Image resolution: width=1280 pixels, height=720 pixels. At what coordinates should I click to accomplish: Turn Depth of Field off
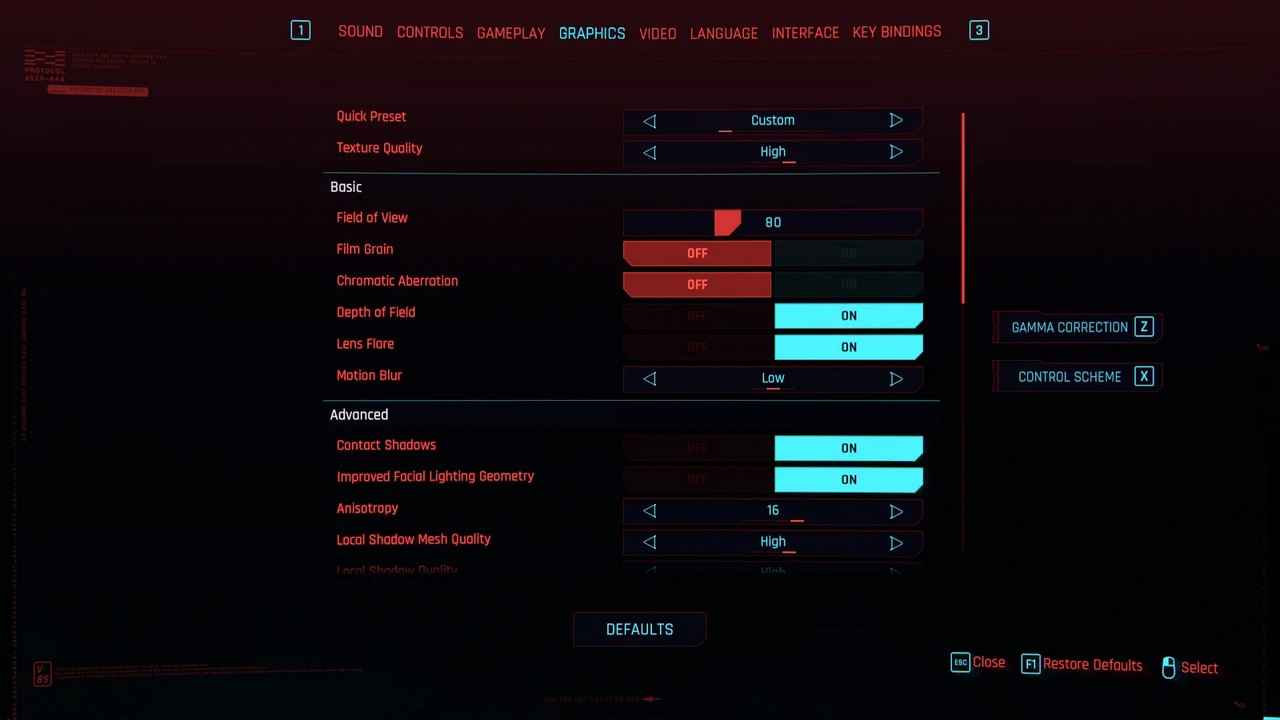pos(697,316)
